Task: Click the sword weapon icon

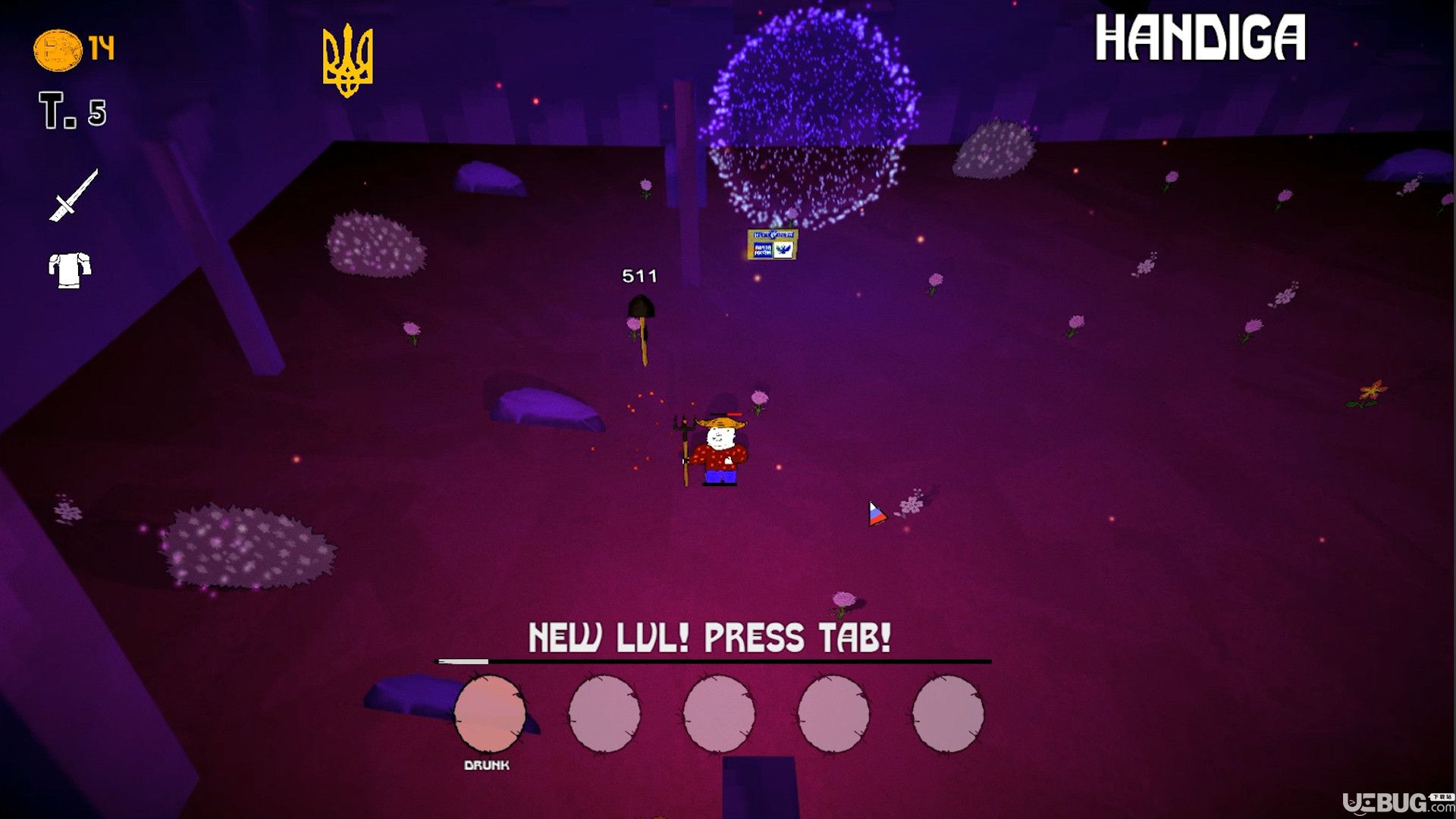Action: point(74,196)
